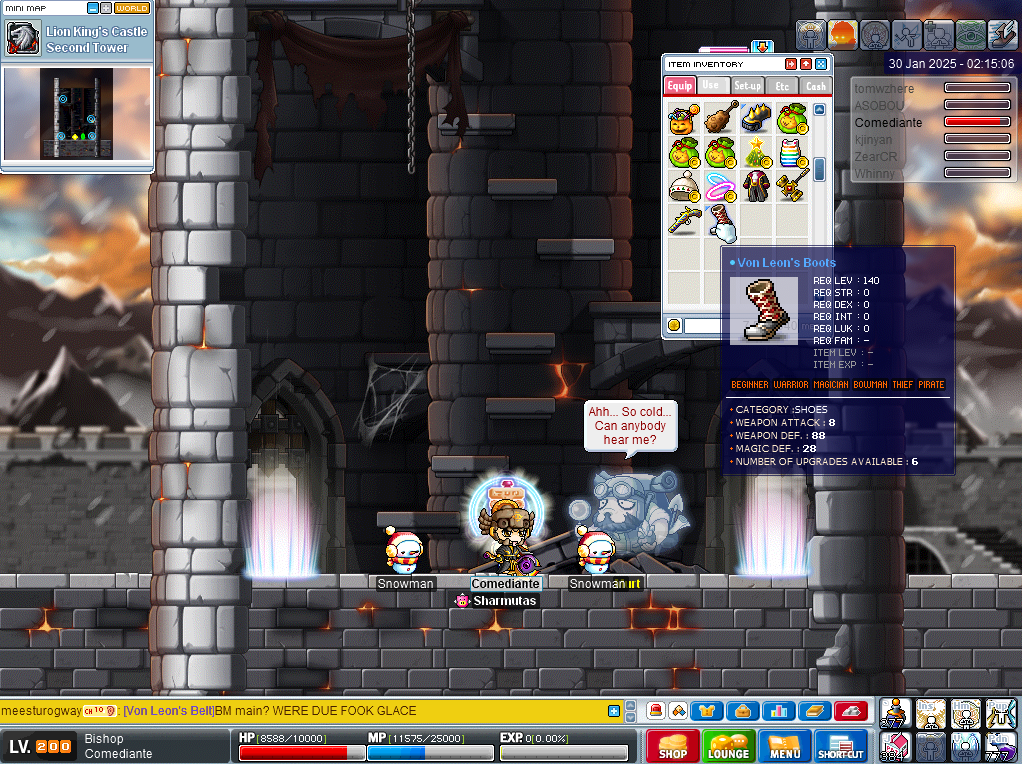
Task: Click the WORLD map button
Action: [132, 8]
